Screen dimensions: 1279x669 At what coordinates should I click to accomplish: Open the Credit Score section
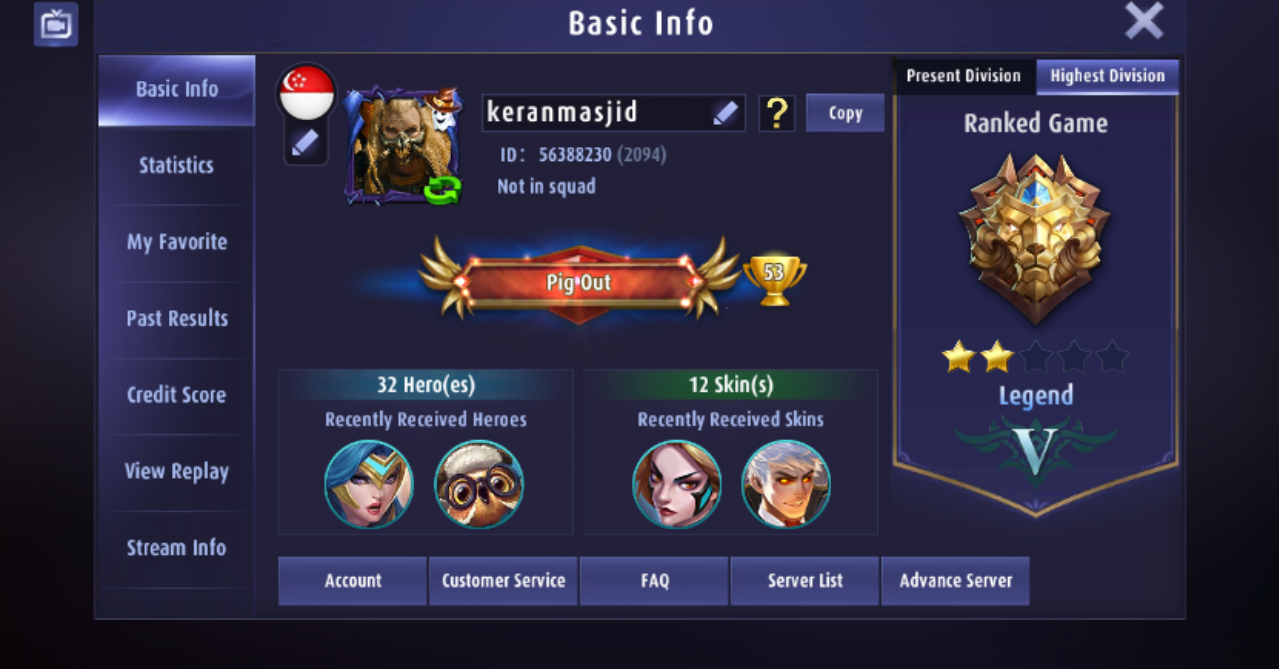[x=176, y=395]
